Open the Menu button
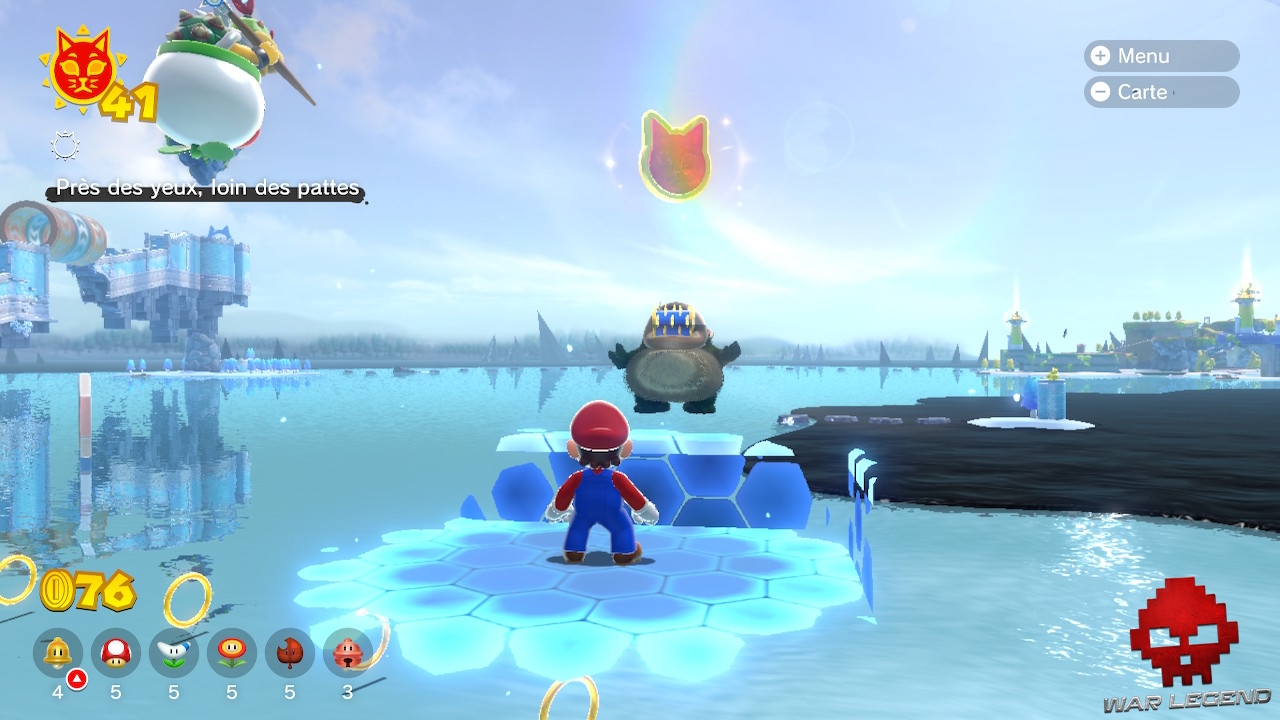 (x=1161, y=56)
